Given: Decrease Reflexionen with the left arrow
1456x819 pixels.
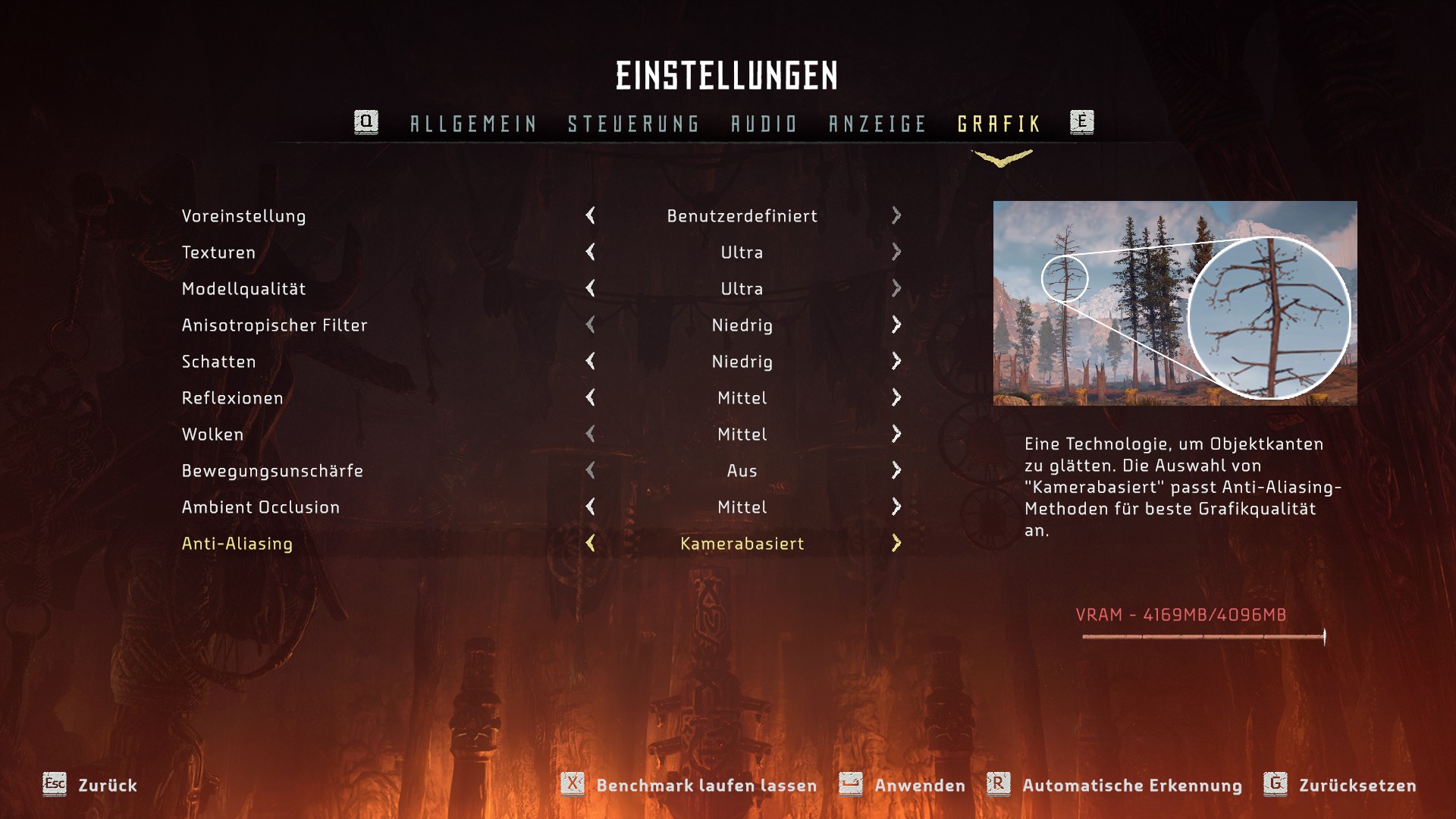Looking at the screenshot, I should coord(590,397).
